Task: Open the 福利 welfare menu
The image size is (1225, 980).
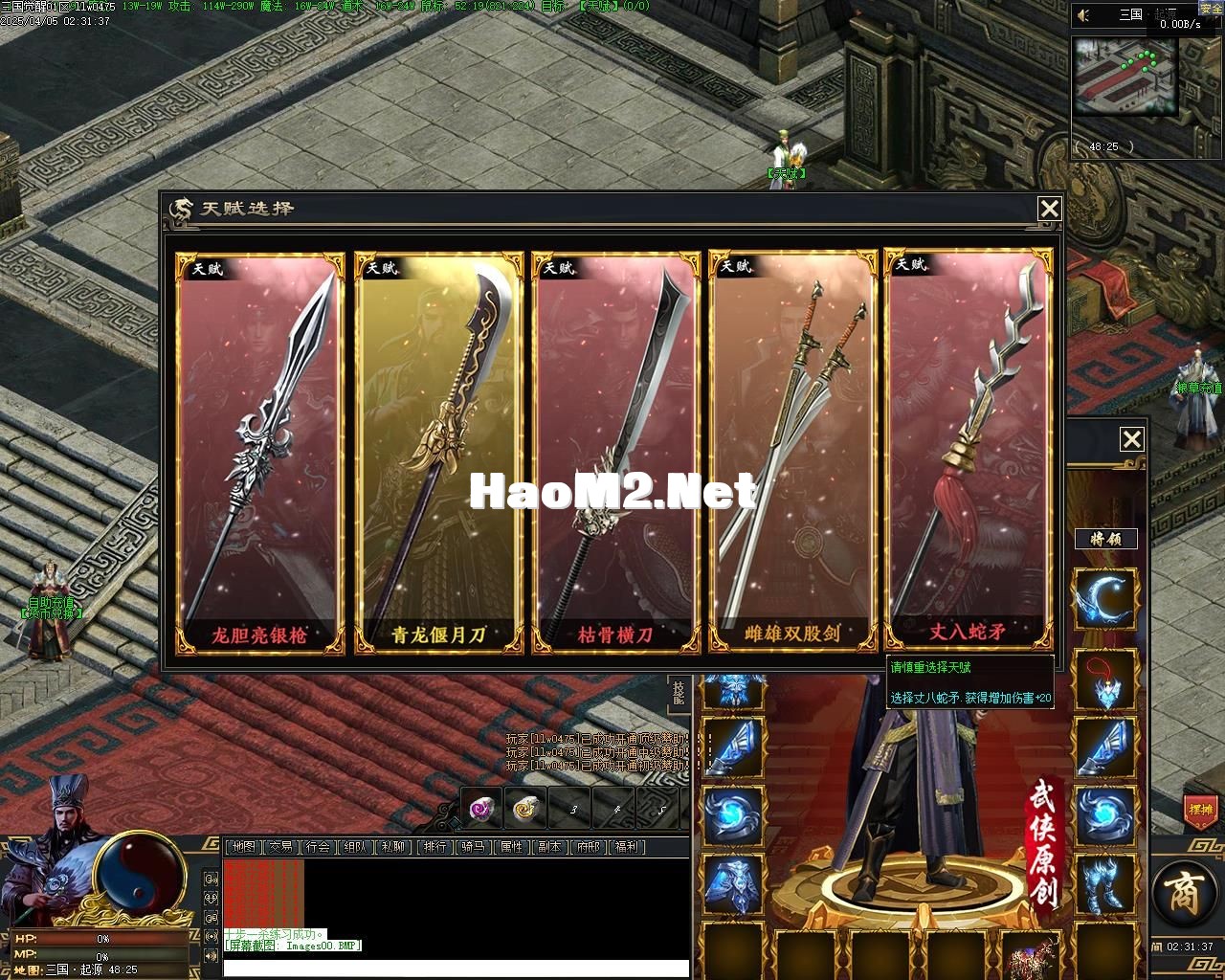Action: (628, 847)
